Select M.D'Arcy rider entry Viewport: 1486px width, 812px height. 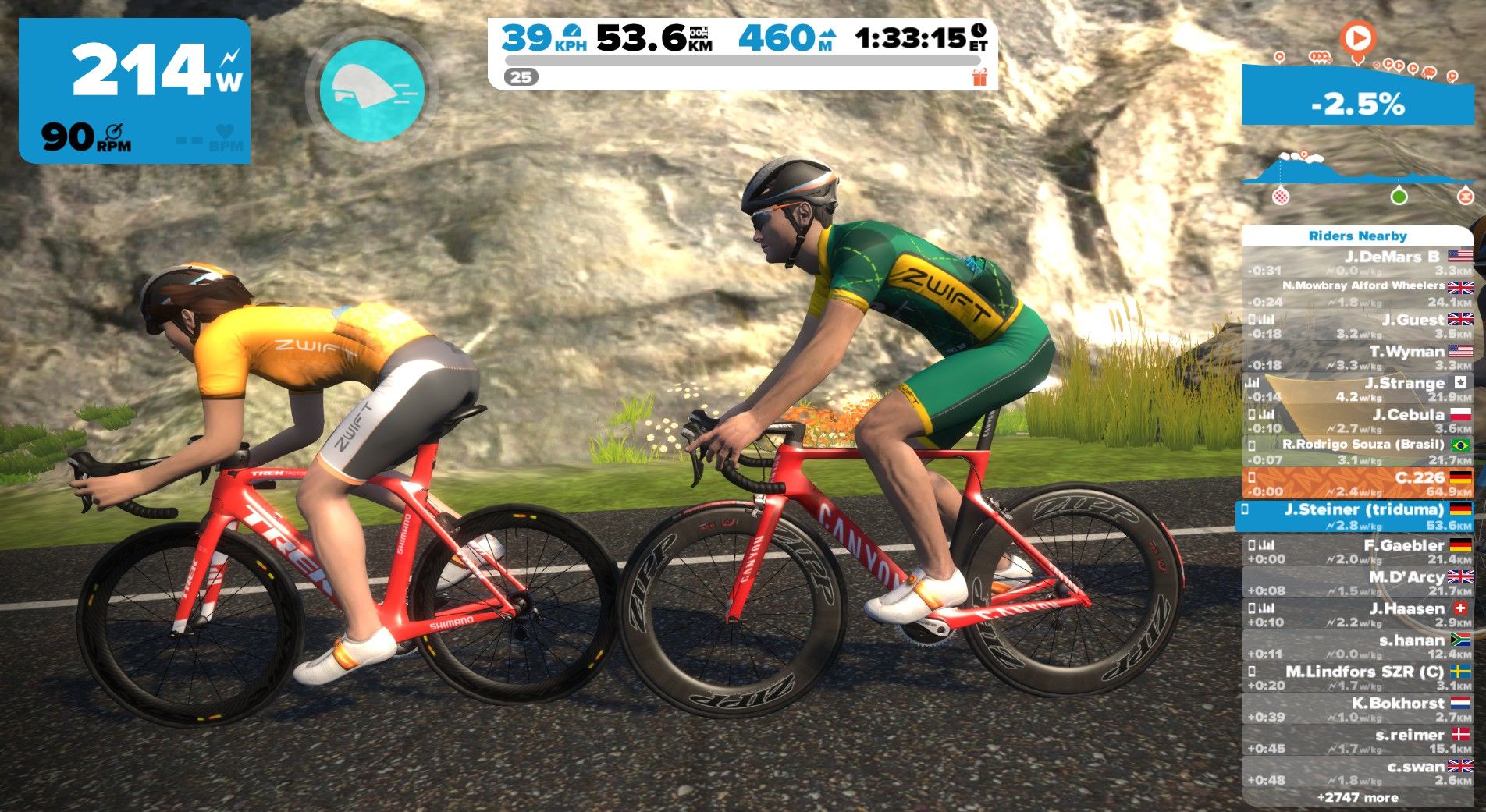[x=1358, y=583]
